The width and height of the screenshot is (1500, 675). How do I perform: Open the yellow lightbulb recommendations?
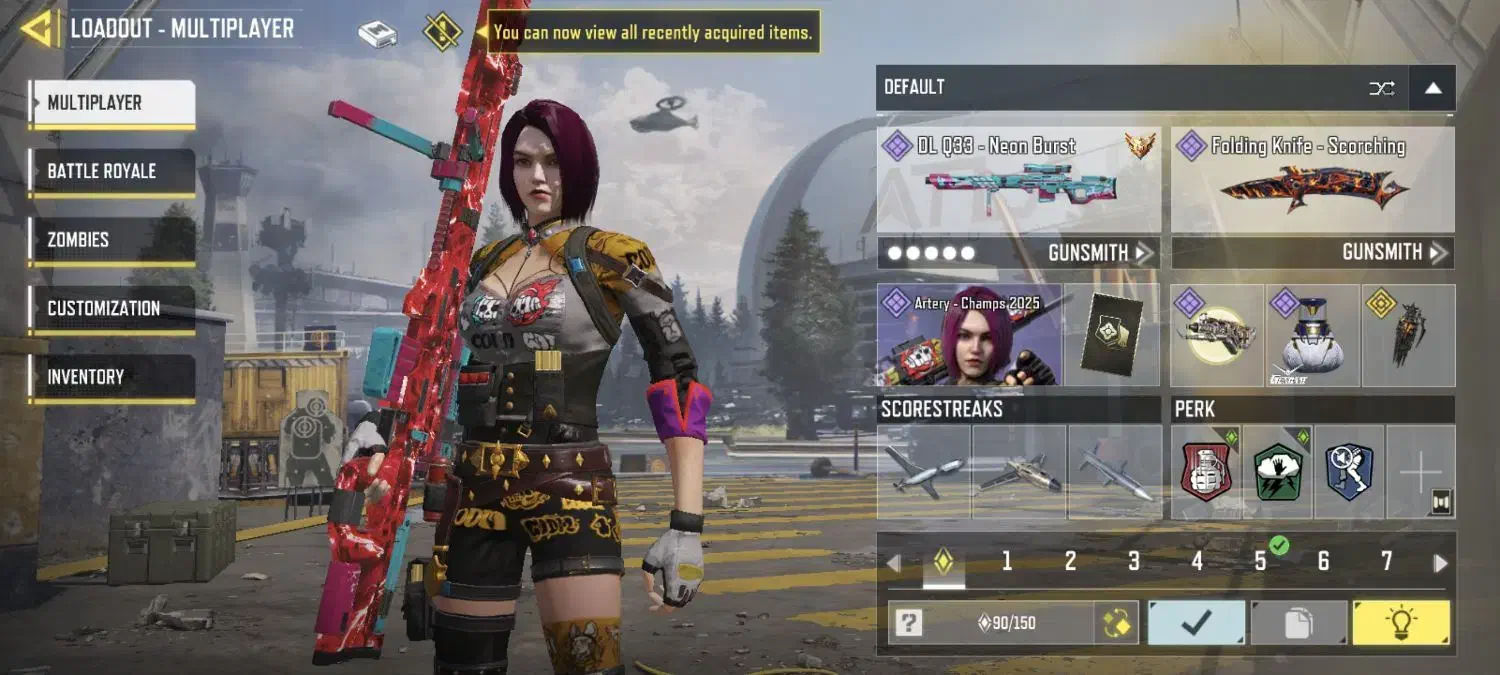click(x=1400, y=623)
